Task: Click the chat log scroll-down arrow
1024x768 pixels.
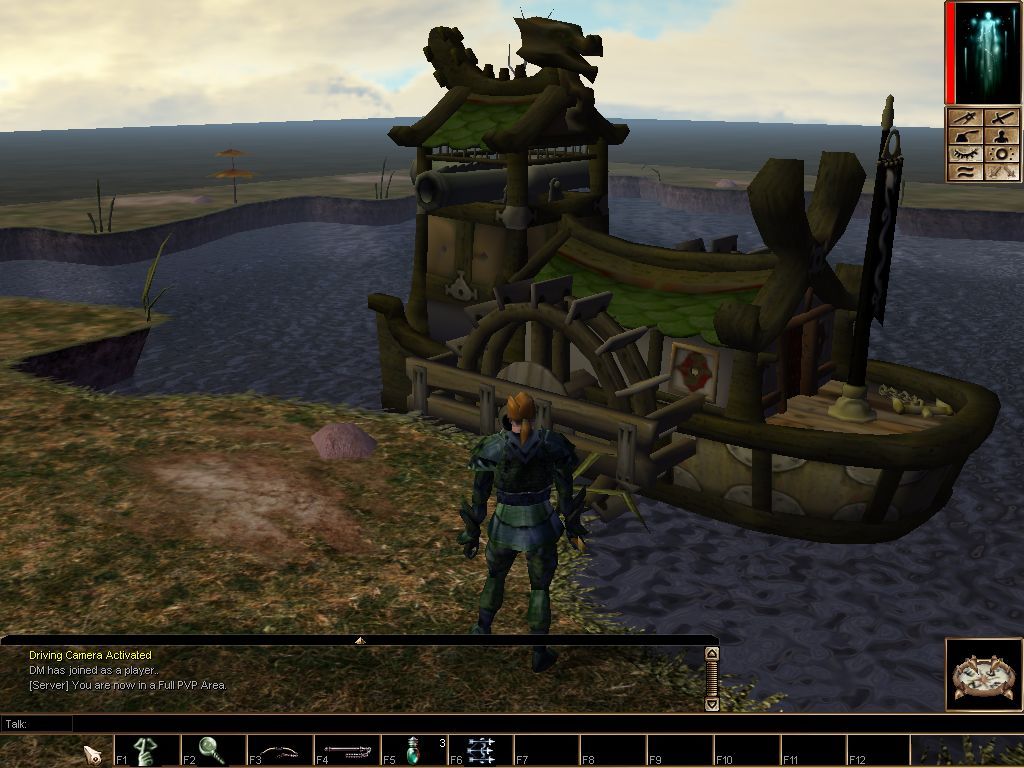Action: tap(711, 703)
